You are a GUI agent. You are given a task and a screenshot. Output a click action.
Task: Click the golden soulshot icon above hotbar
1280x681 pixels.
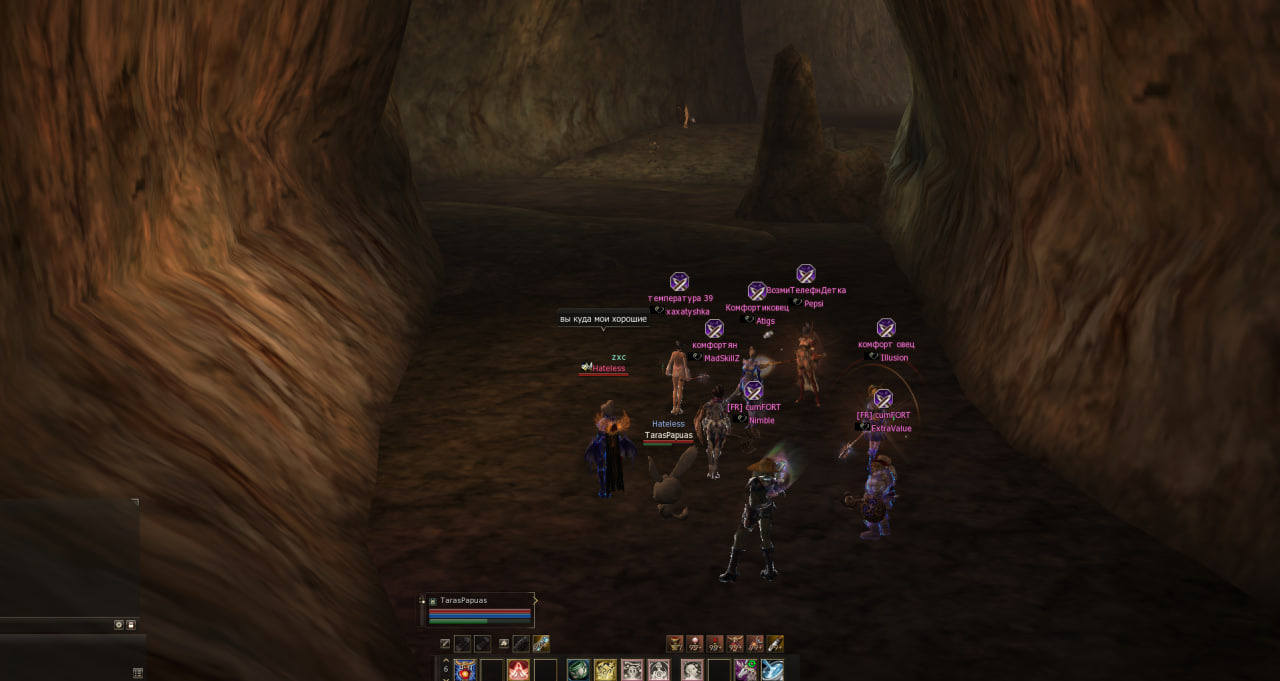click(x=775, y=644)
